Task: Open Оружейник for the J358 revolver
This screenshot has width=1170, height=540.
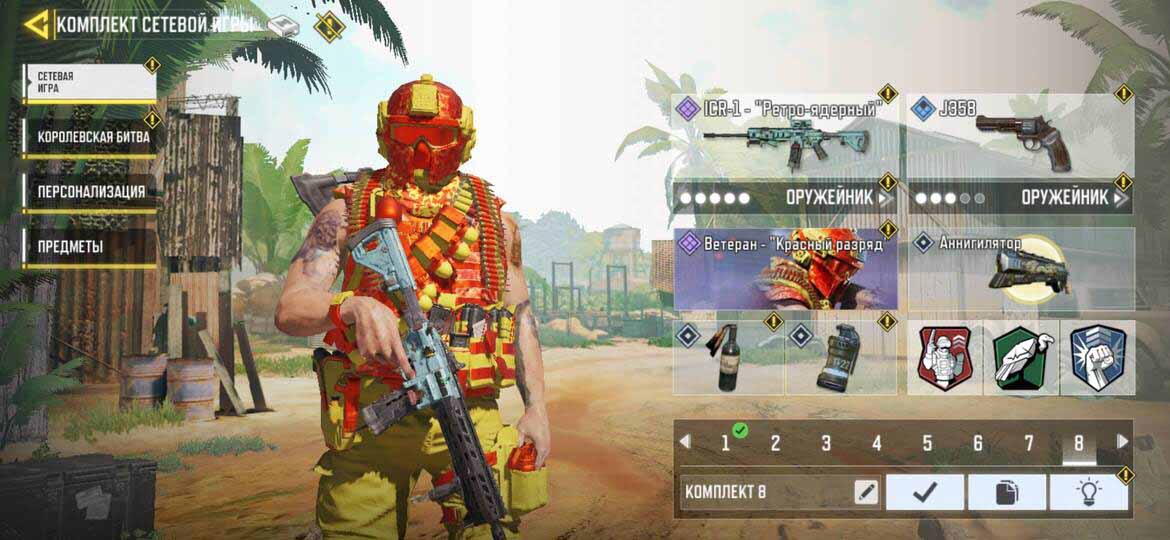Action: pos(1020,198)
